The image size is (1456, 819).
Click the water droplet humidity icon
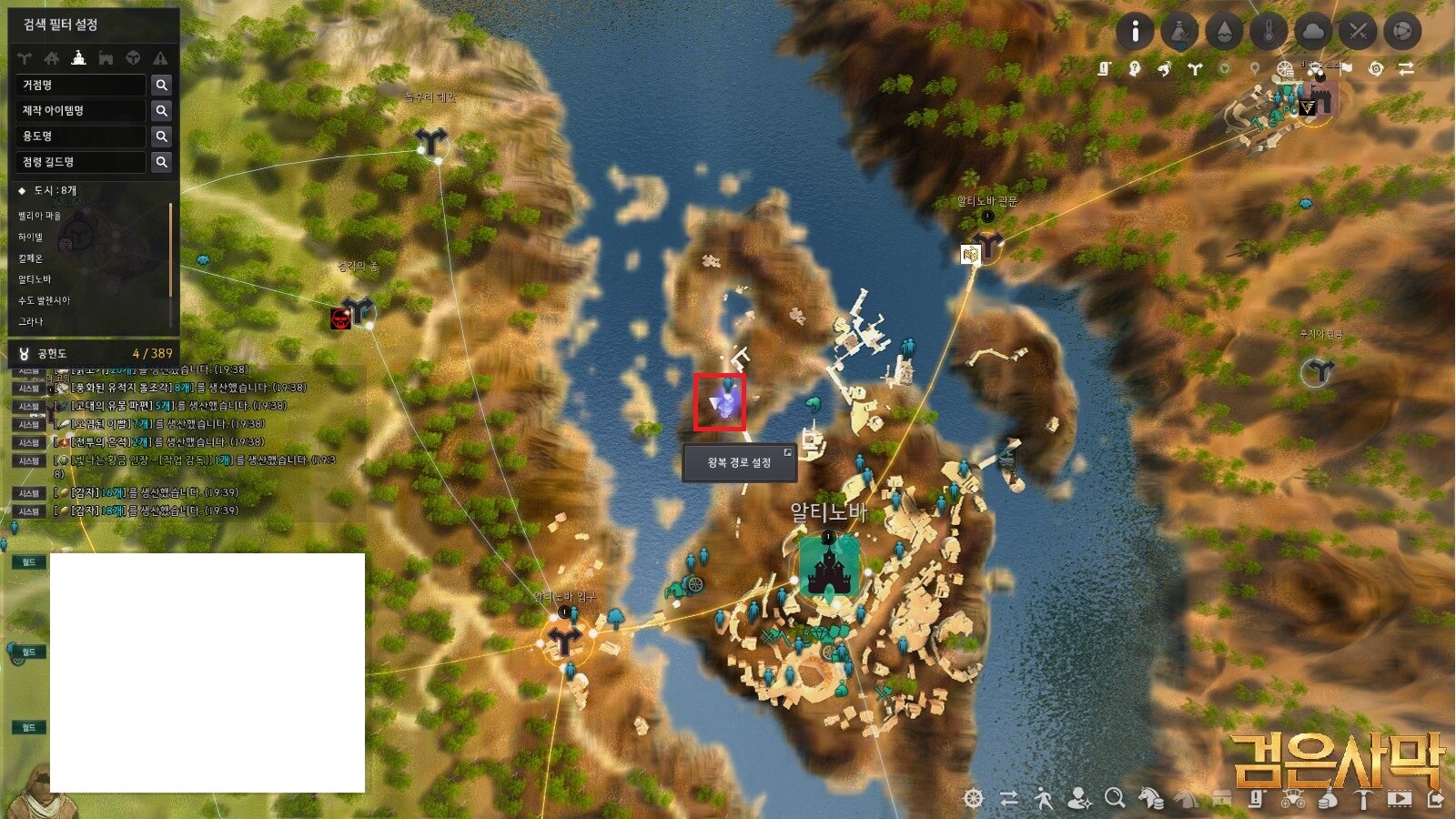tap(1224, 29)
